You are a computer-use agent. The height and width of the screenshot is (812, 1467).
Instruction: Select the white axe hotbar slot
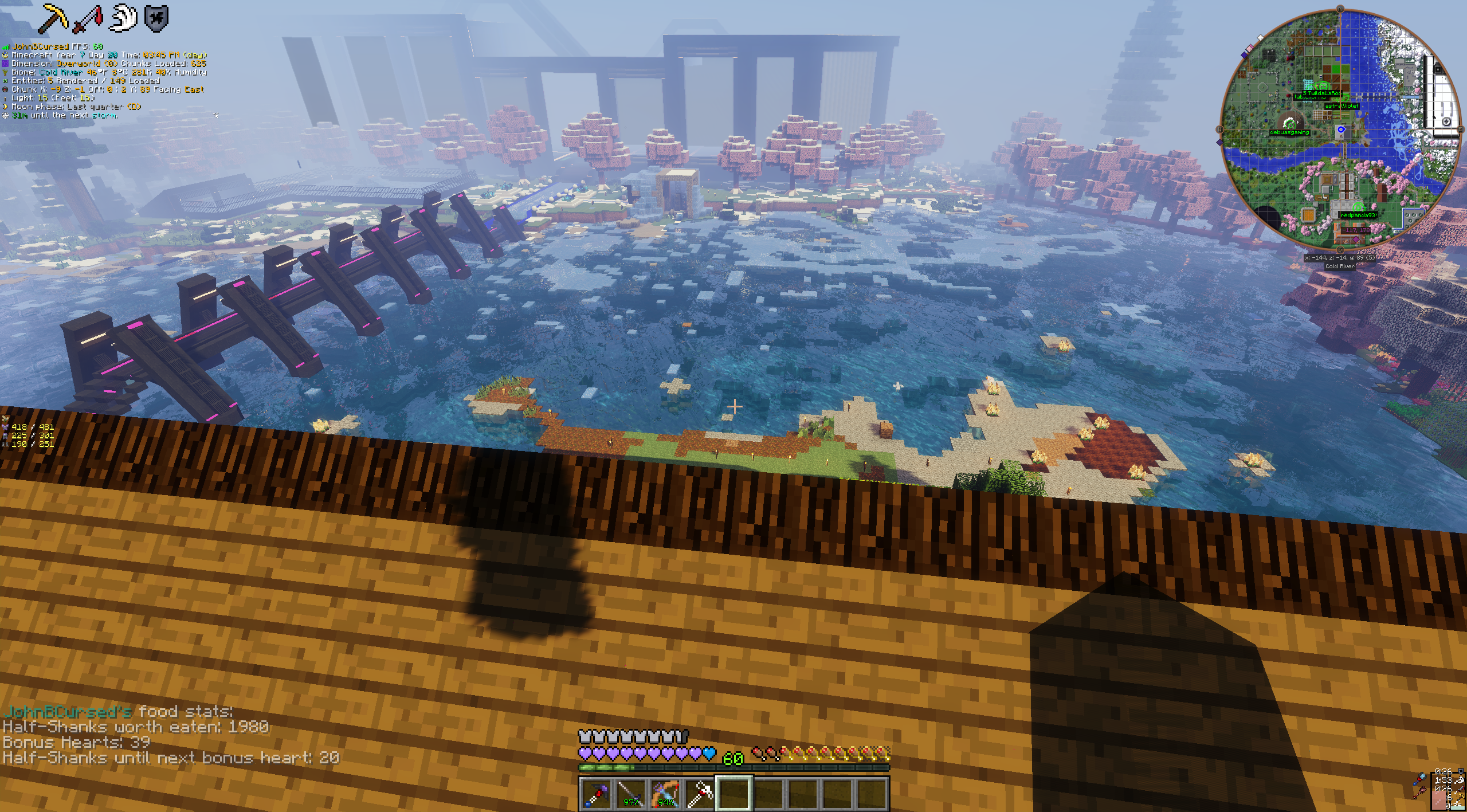coord(700,794)
